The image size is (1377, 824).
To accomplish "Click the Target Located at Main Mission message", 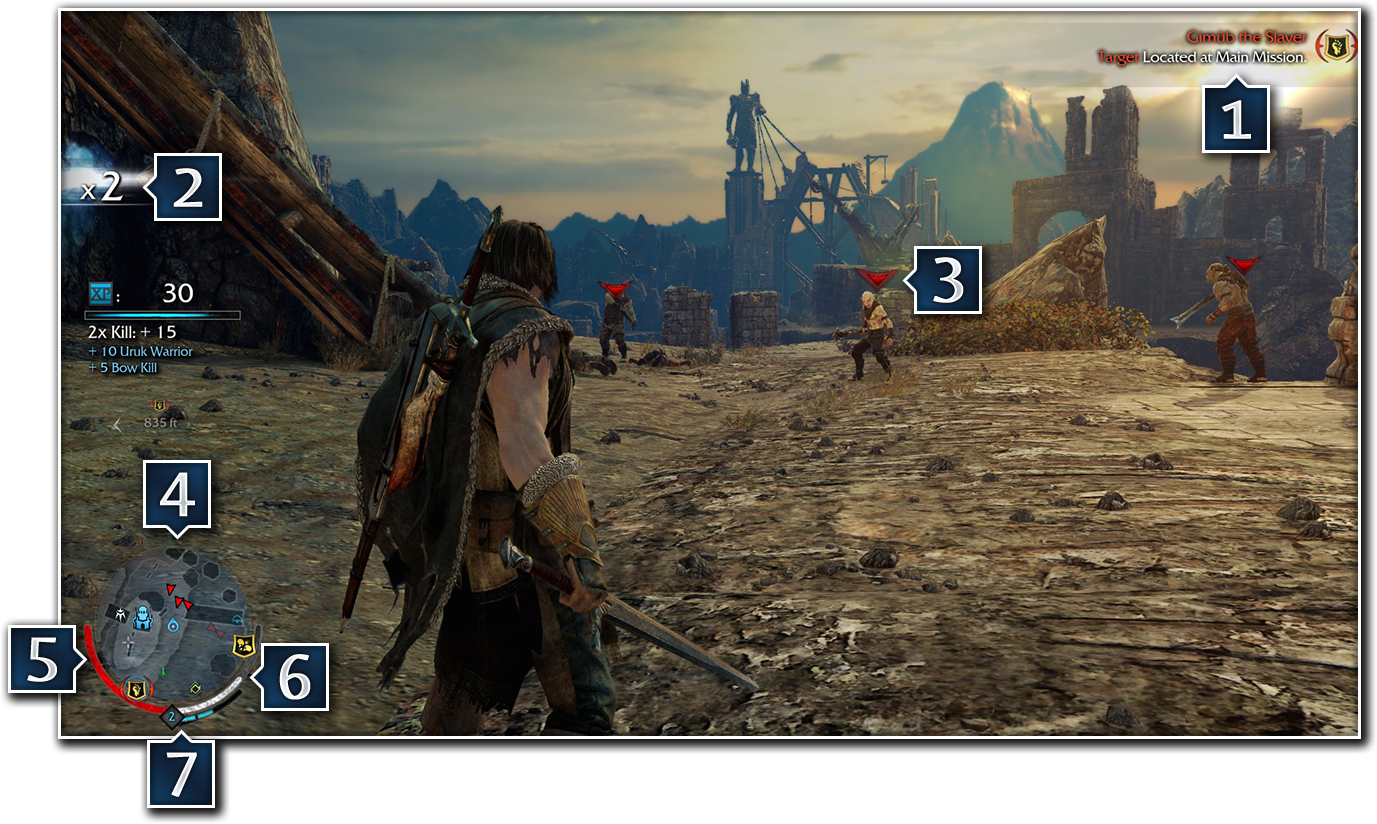I will pyautogui.click(x=1203, y=57).
